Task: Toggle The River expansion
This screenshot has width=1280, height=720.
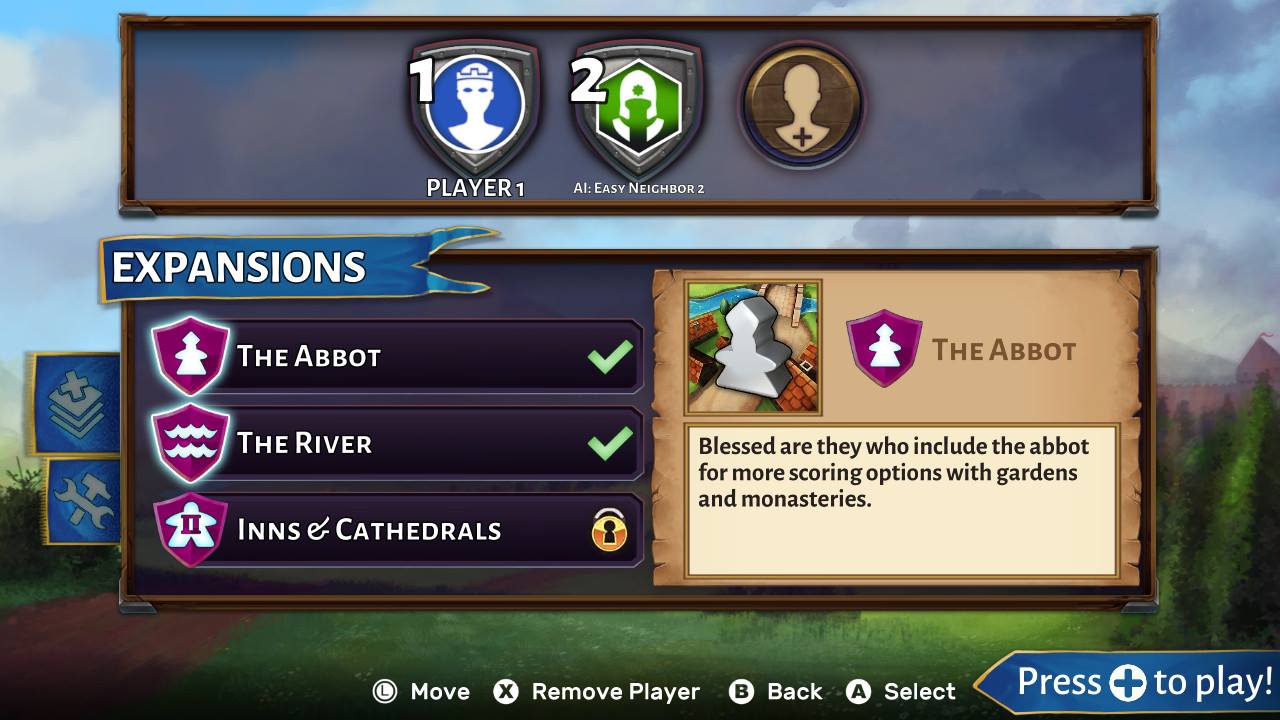Action: point(397,443)
